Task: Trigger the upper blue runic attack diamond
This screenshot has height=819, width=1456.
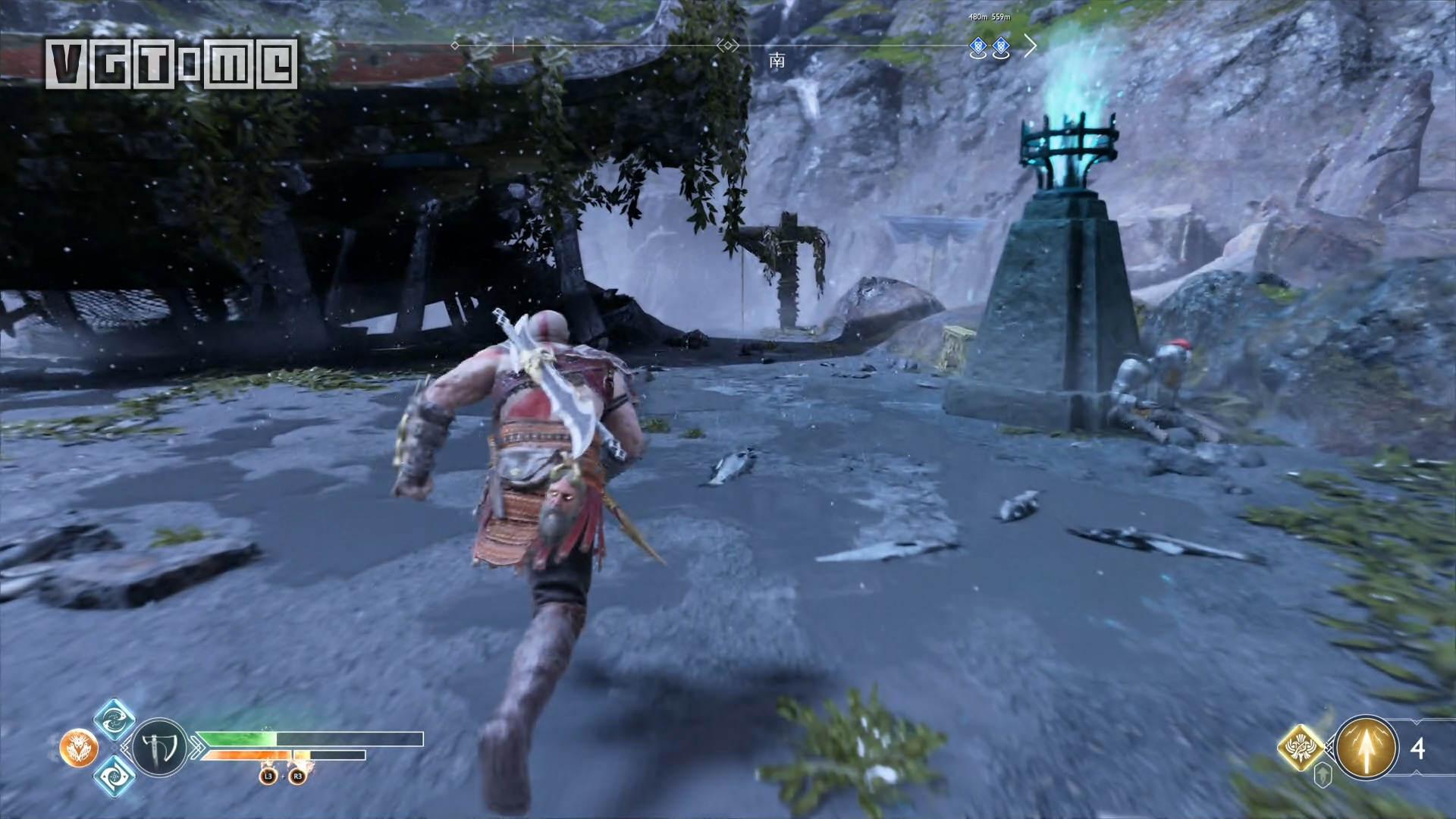Action: click(x=115, y=720)
